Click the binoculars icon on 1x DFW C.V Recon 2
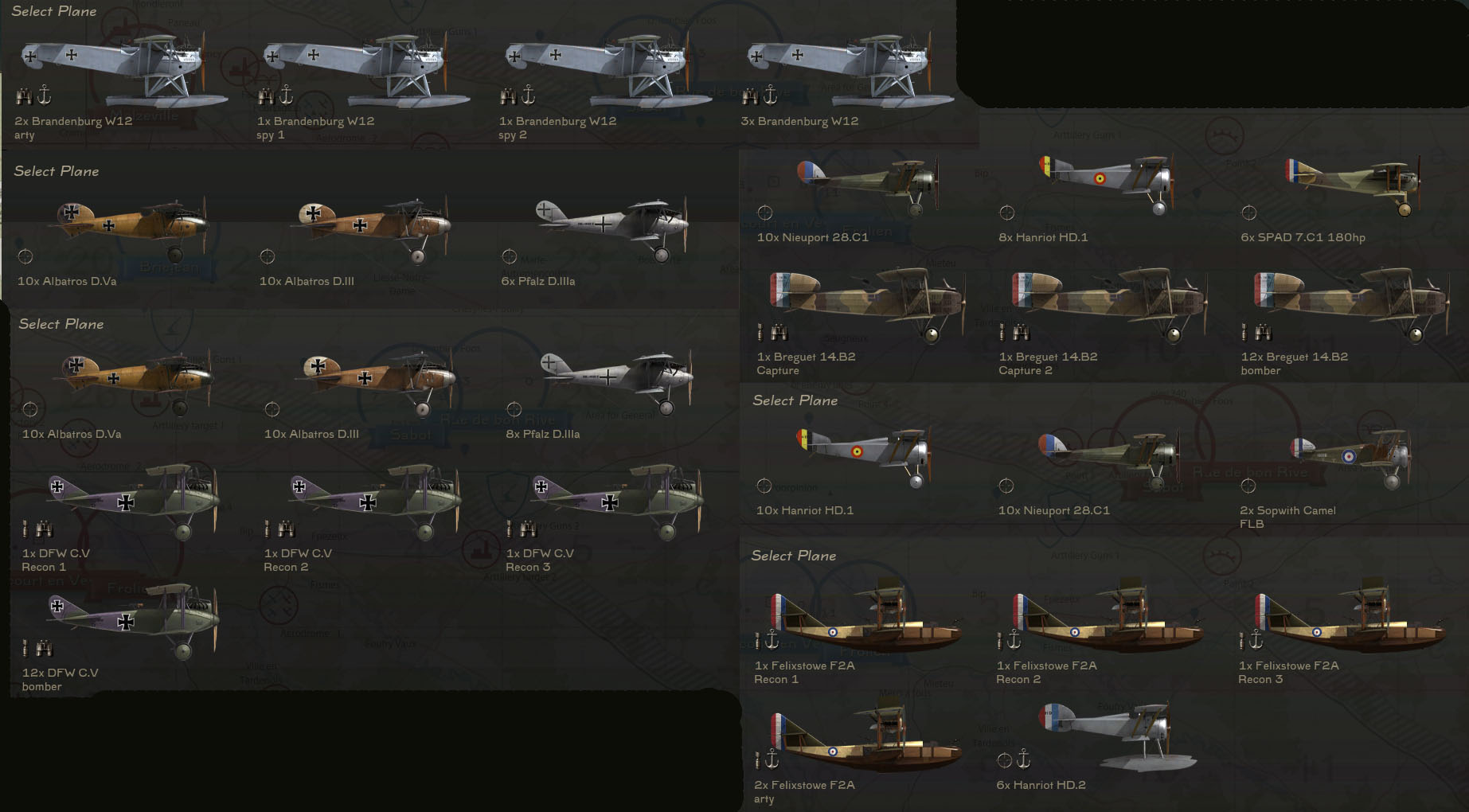Viewport: 1469px width, 812px height. [x=287, y=528]
